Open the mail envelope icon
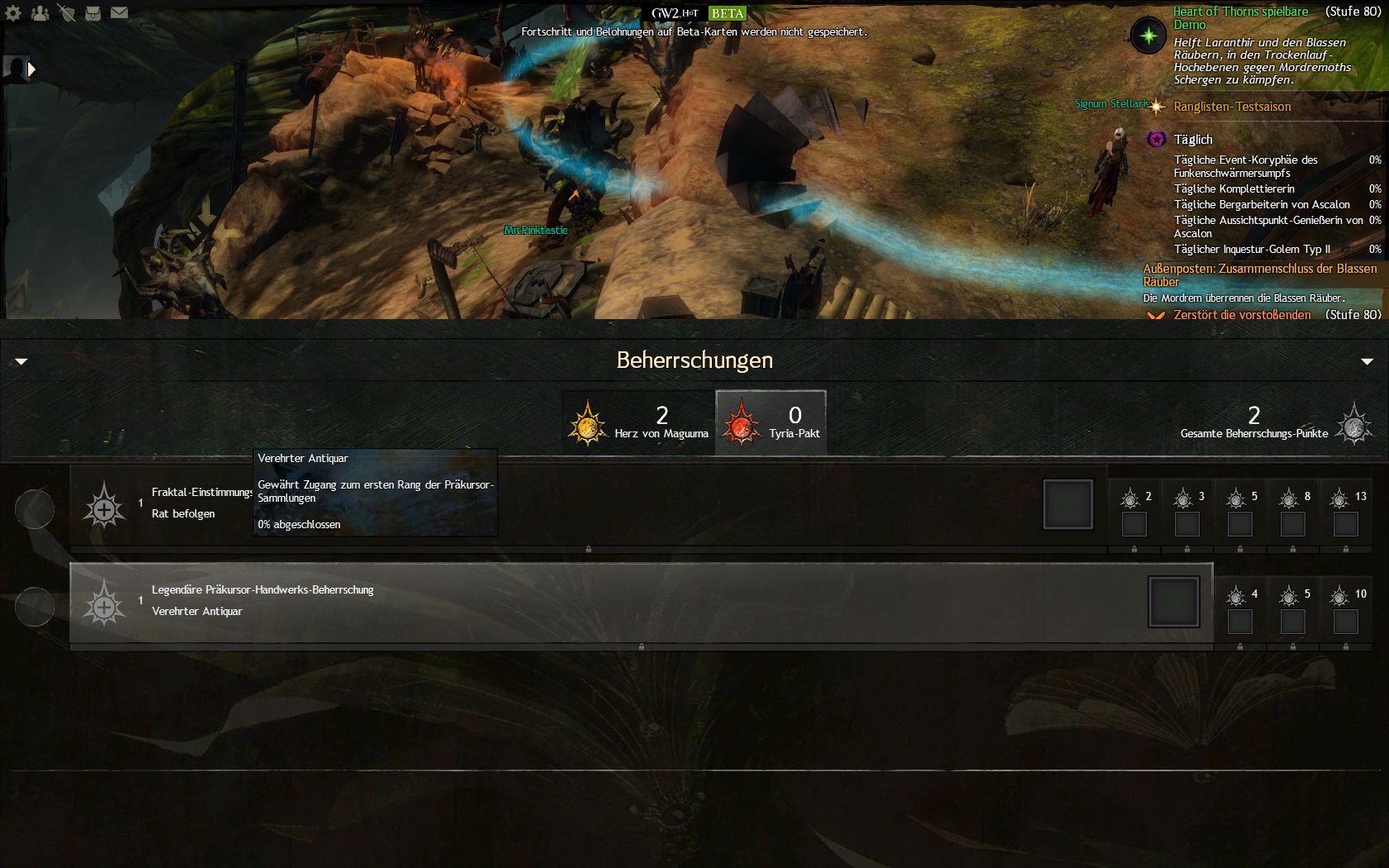The width and height of the screenshot is (1389, 868). coord(119,13)
